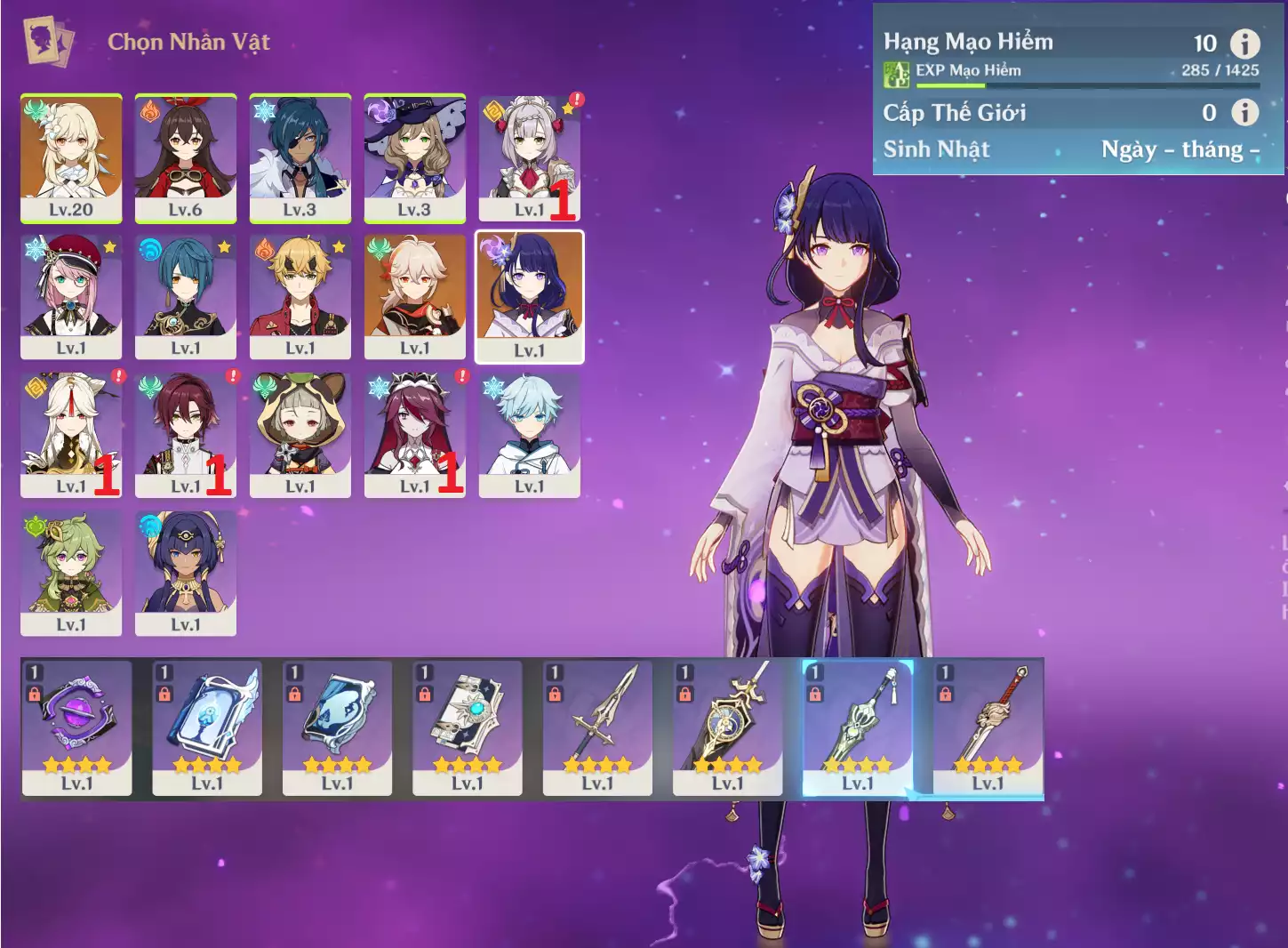Choose the white book with teal gem
This screenshot has width=1288, height=948.
click(468, 727)
